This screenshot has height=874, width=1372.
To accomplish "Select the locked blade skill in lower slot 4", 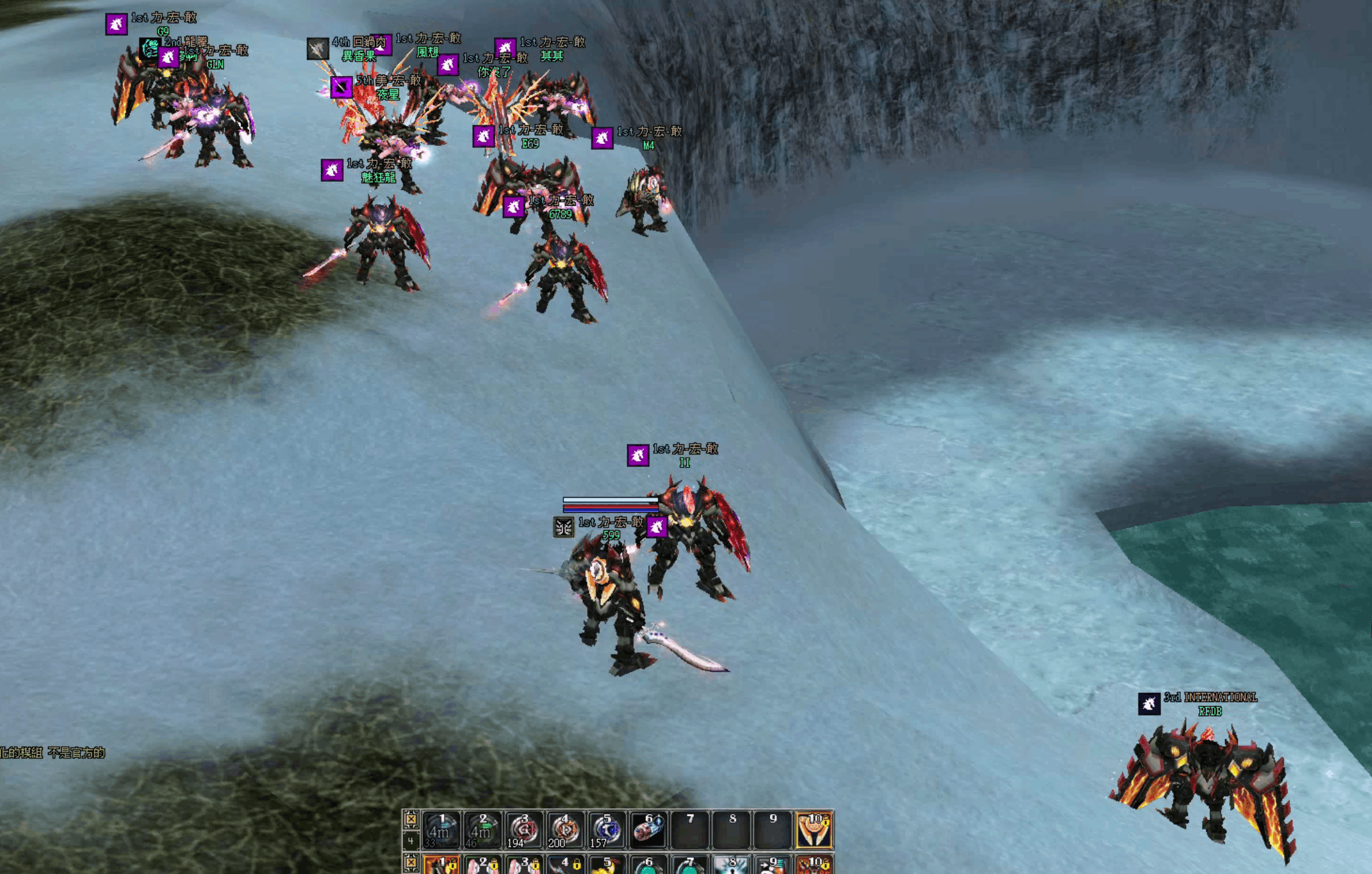I will click(565, 865).
